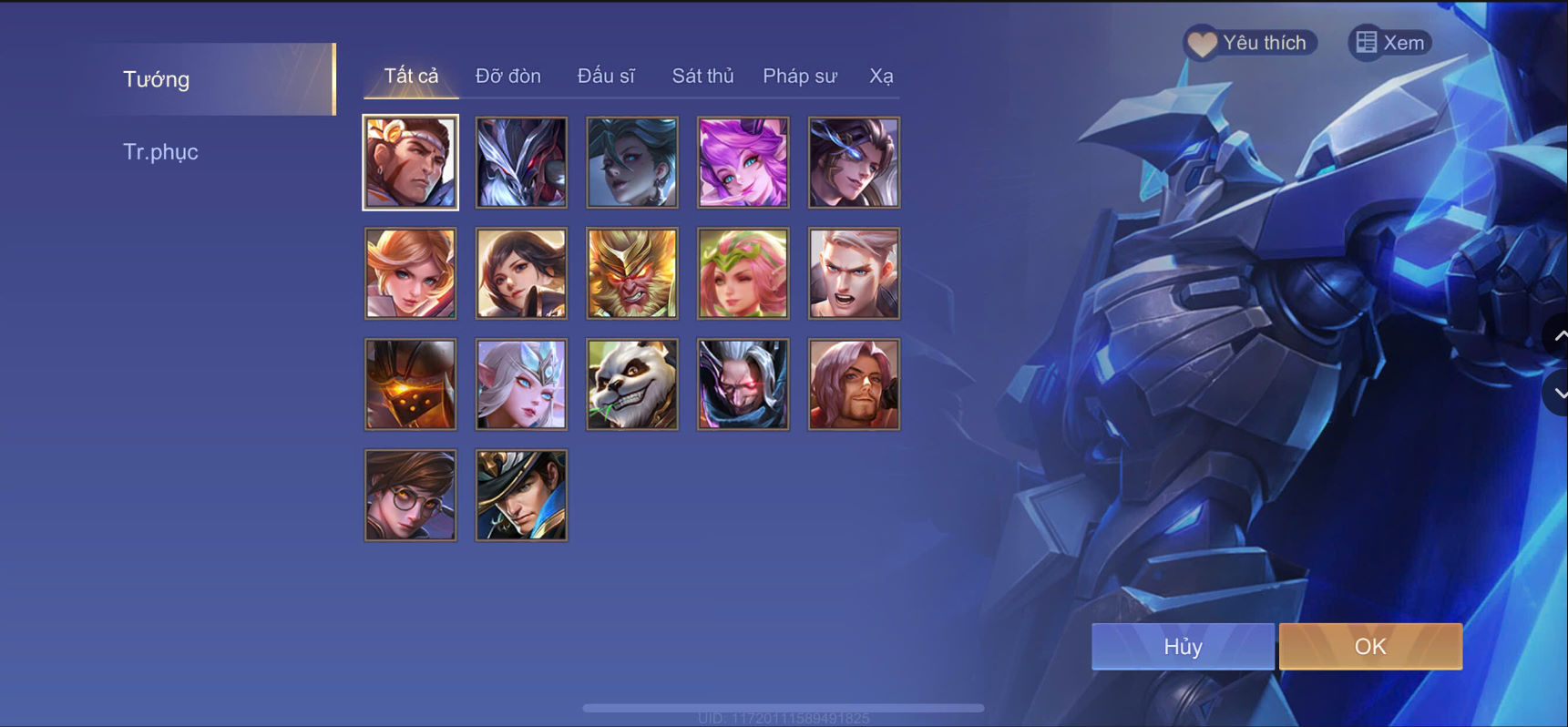Select the fiery helmeted knight hero portrait

[x=410, y=384]
